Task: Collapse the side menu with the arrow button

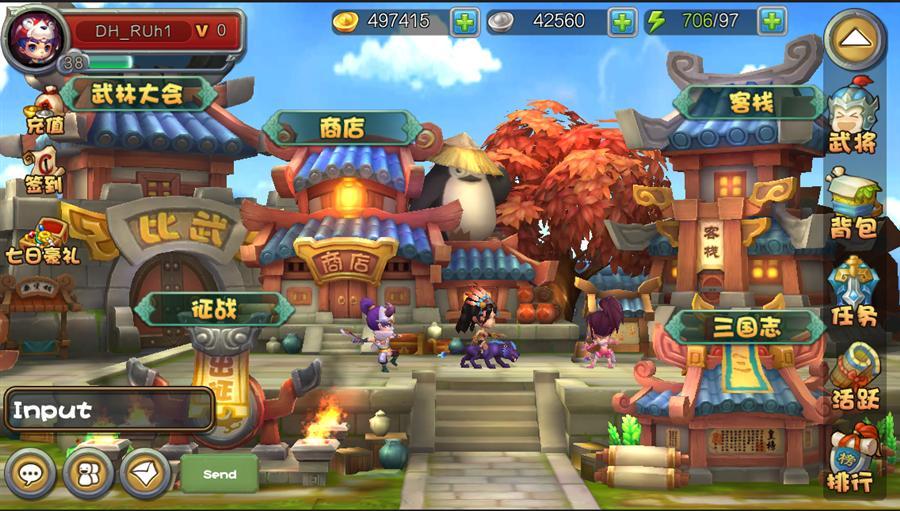Action: (855, 41)
